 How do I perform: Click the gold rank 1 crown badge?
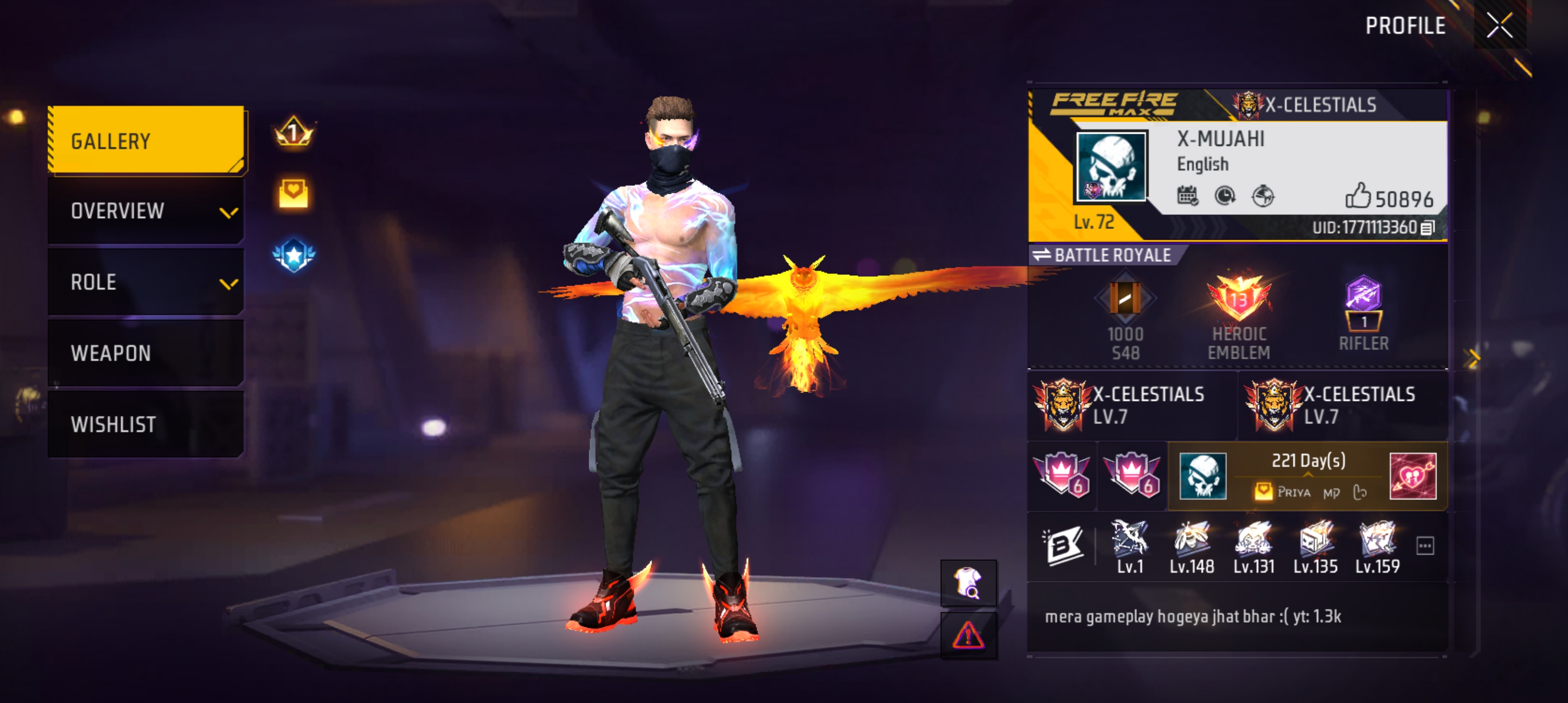(x=294, y=132)
